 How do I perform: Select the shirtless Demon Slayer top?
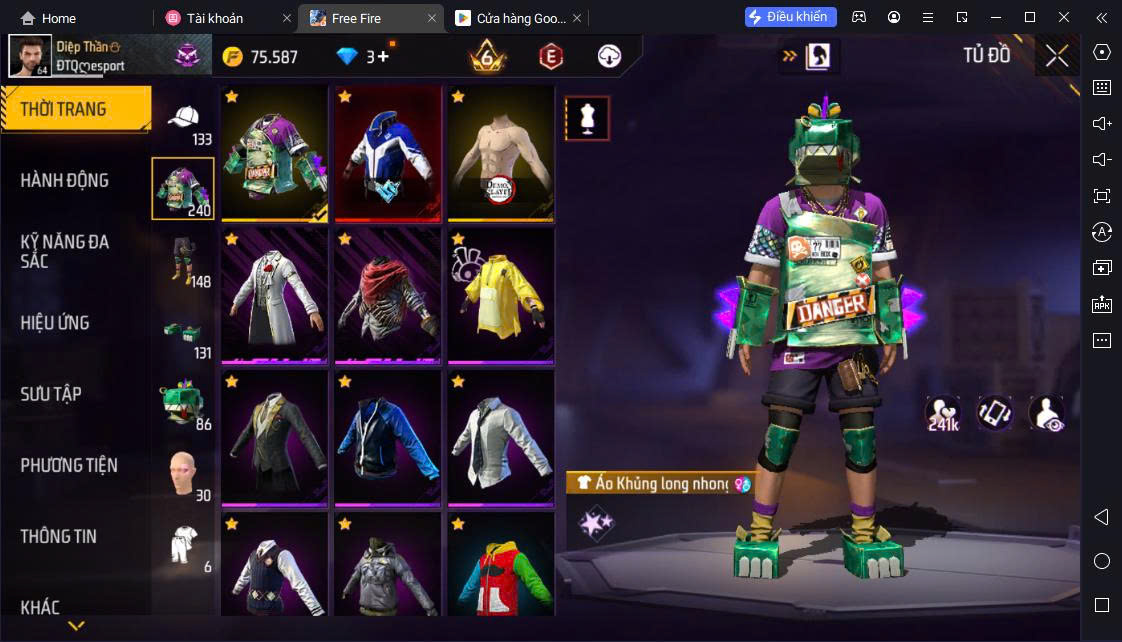point(501,153)
